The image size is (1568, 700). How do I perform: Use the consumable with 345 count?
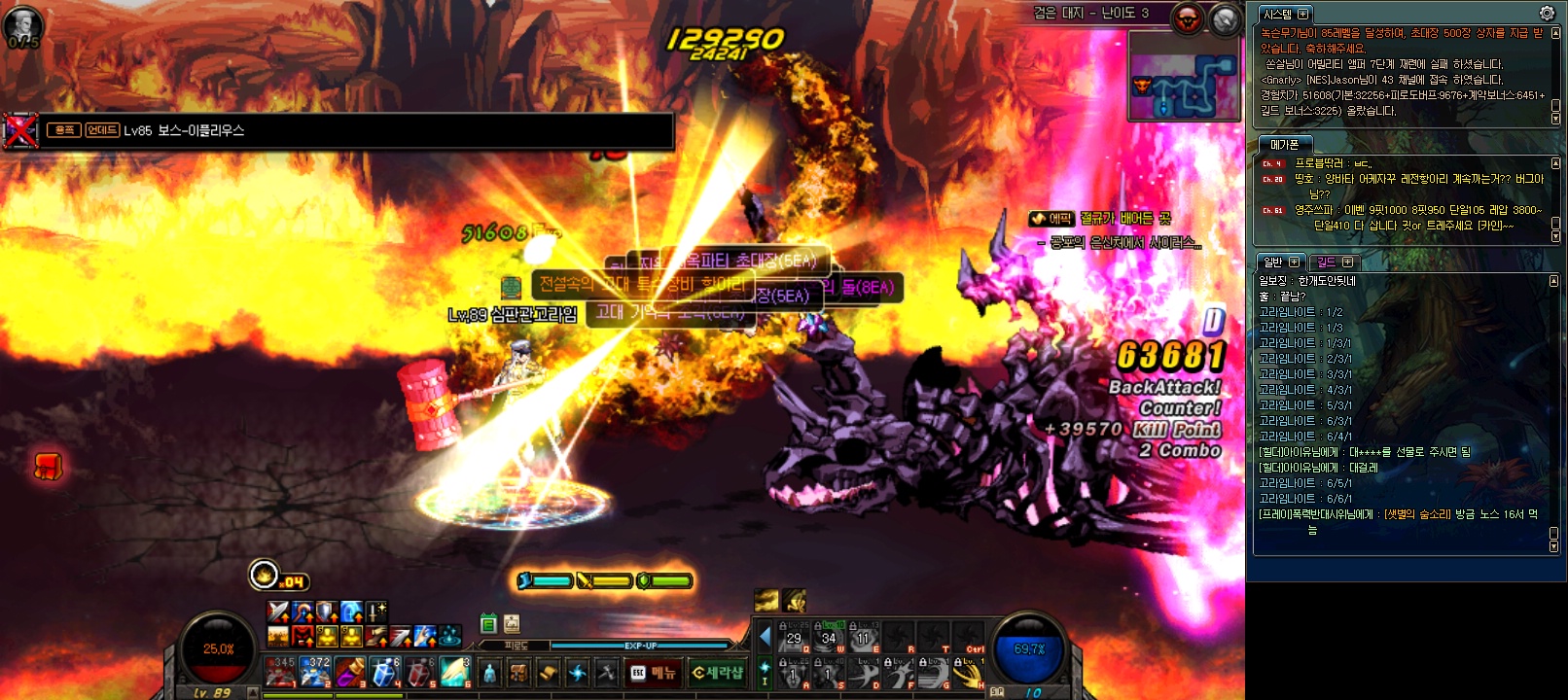[280, 672]
